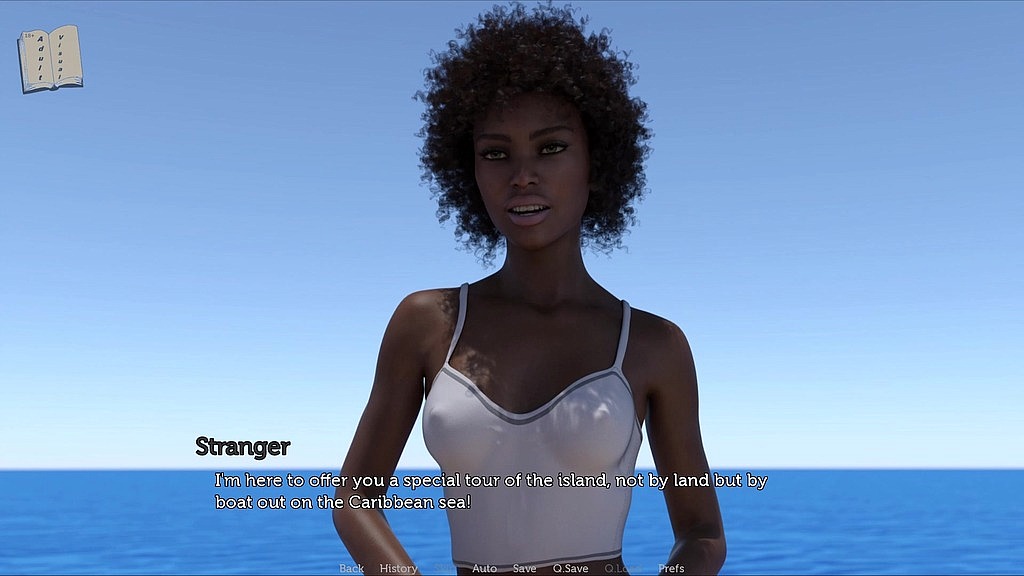This screenshot has height=576, width=1024.
Task: Turn on Auto-advance mode
Action: (484, 568)
